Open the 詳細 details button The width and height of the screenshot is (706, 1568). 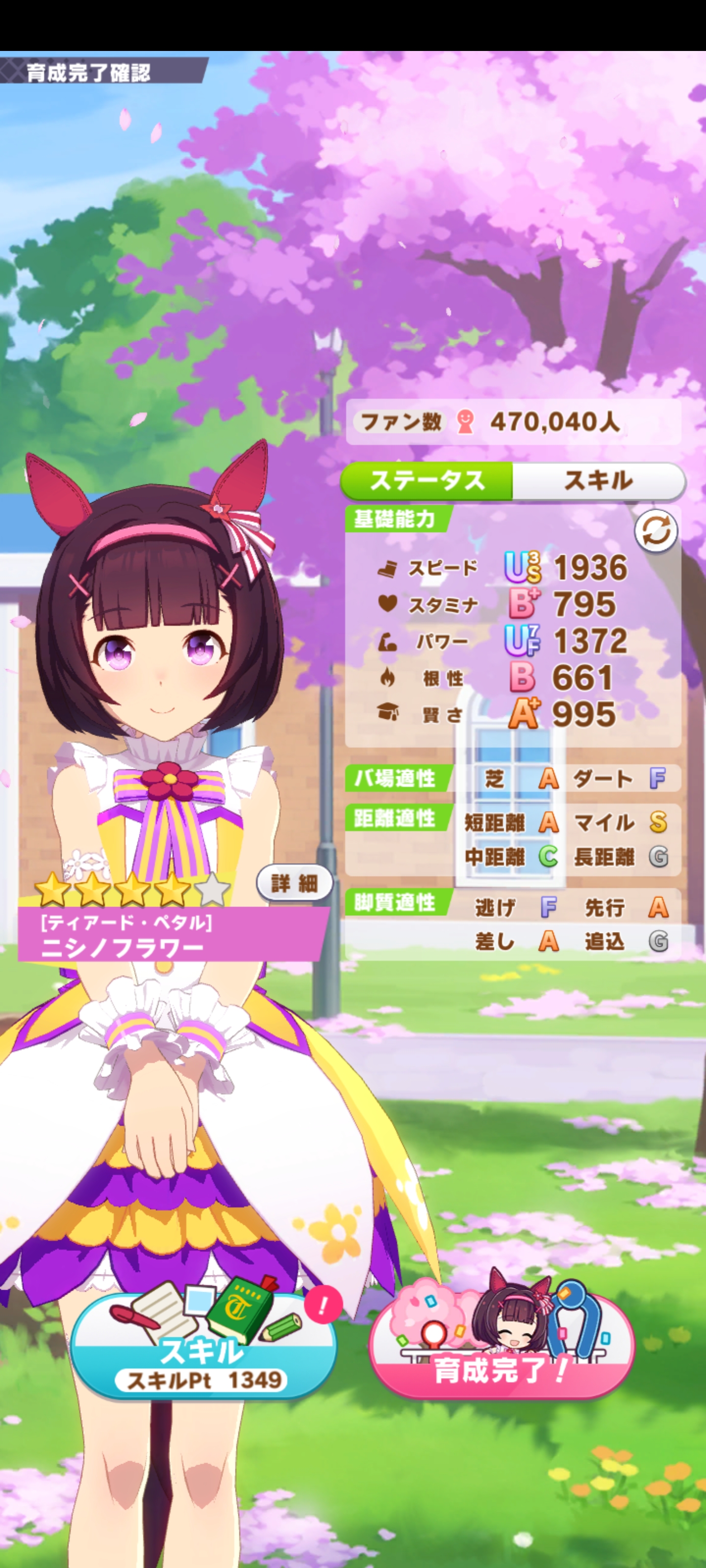294,882
